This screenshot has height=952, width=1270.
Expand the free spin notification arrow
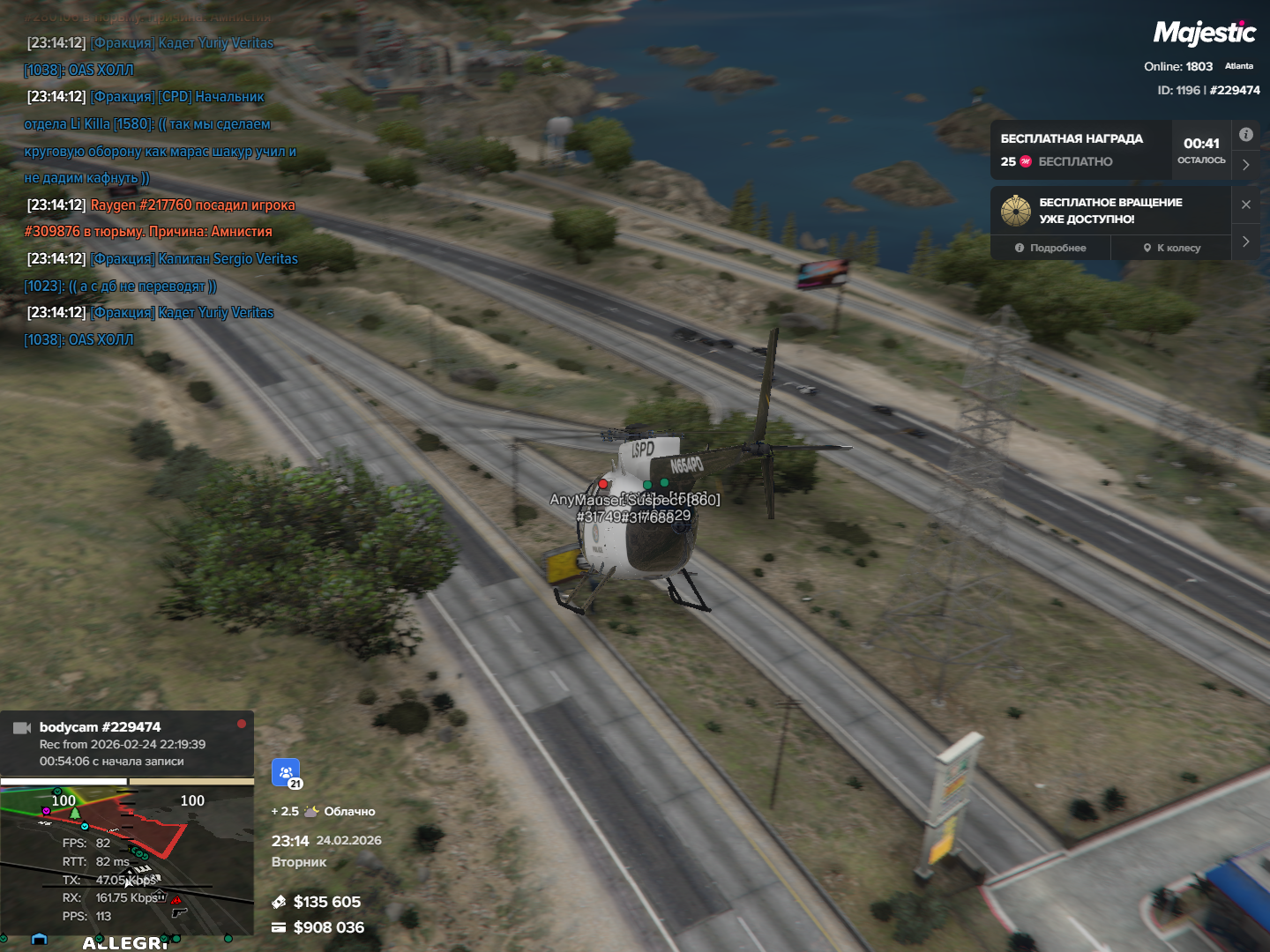[x=1245, y=242]
